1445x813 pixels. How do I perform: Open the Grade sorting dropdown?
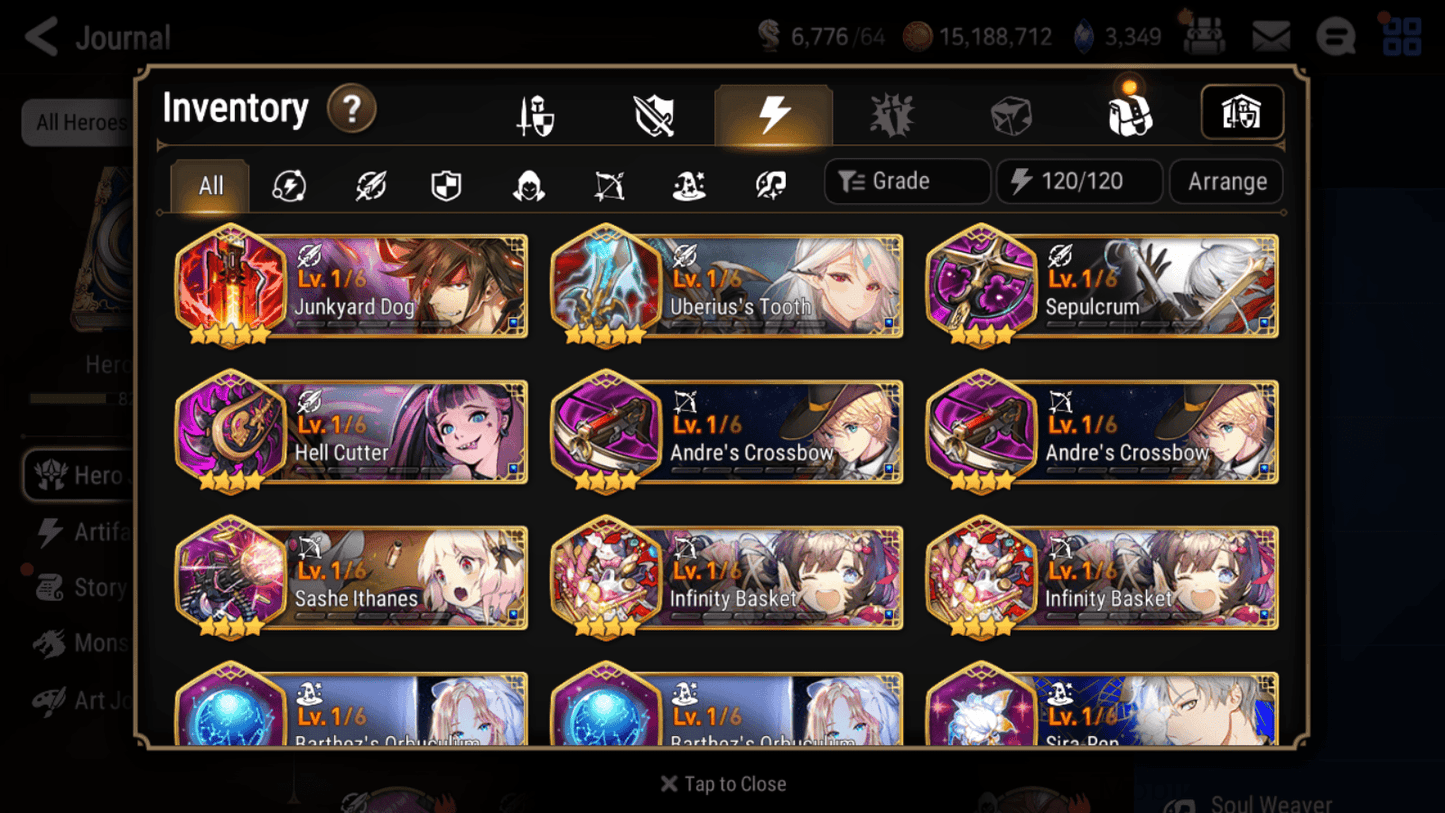coord(905,181)
